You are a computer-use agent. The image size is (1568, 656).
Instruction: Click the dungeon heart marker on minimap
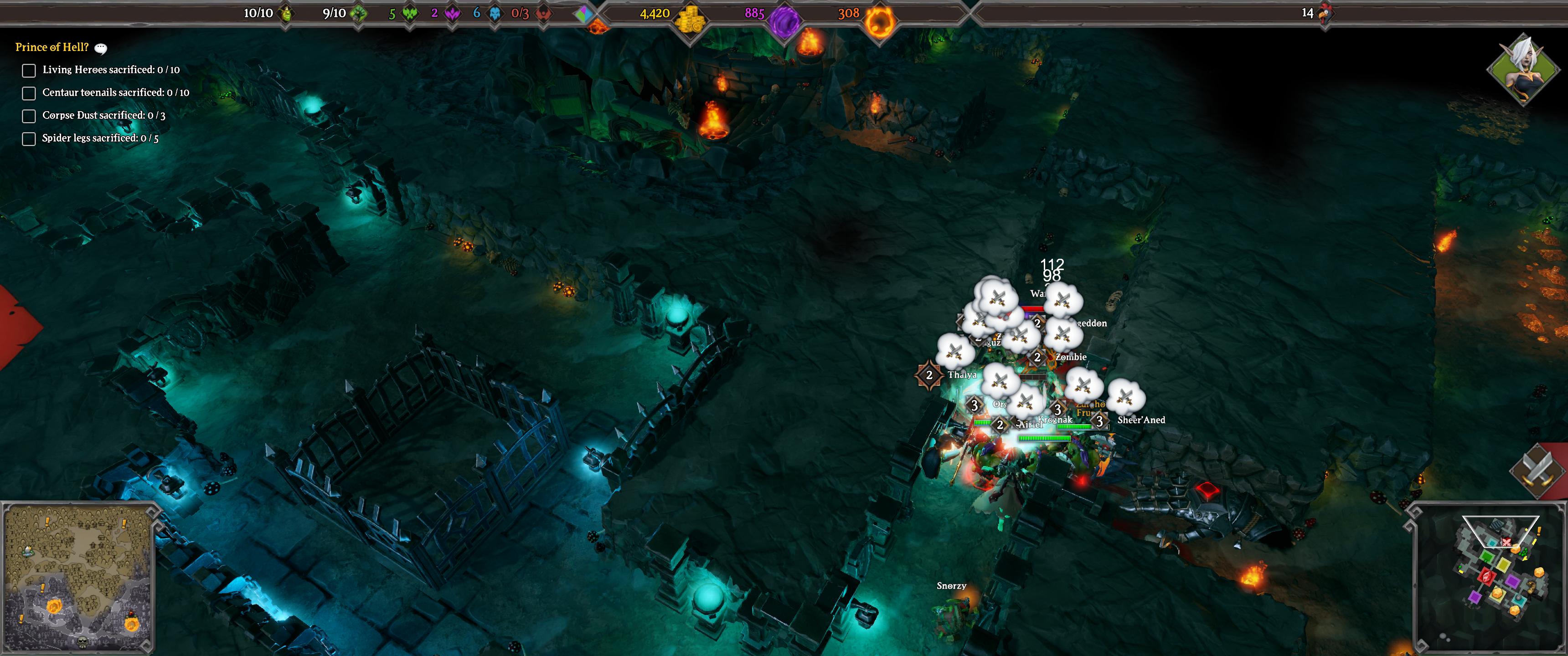pos(1486,576)
